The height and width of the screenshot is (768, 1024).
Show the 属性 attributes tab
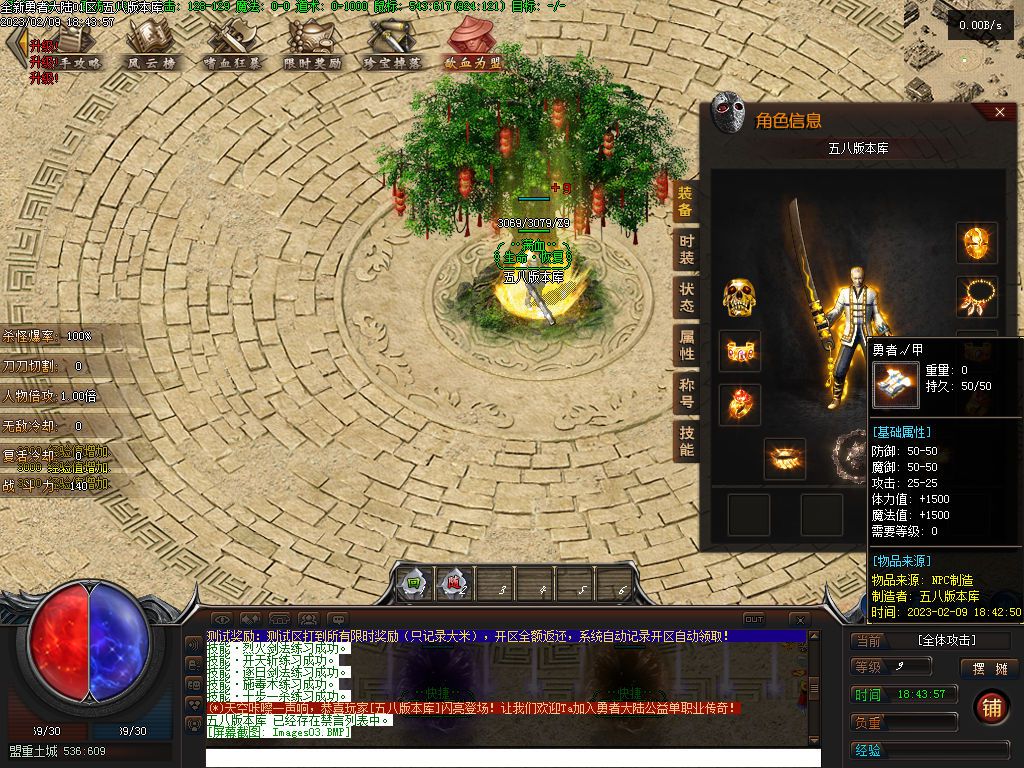coord(687,345)
